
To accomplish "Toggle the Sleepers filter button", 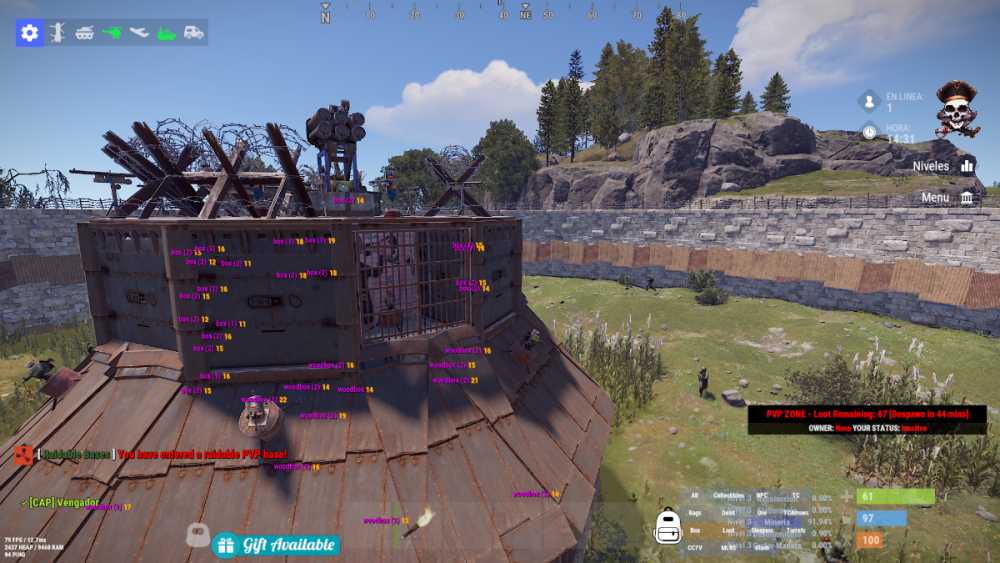I will coord(762,530).
